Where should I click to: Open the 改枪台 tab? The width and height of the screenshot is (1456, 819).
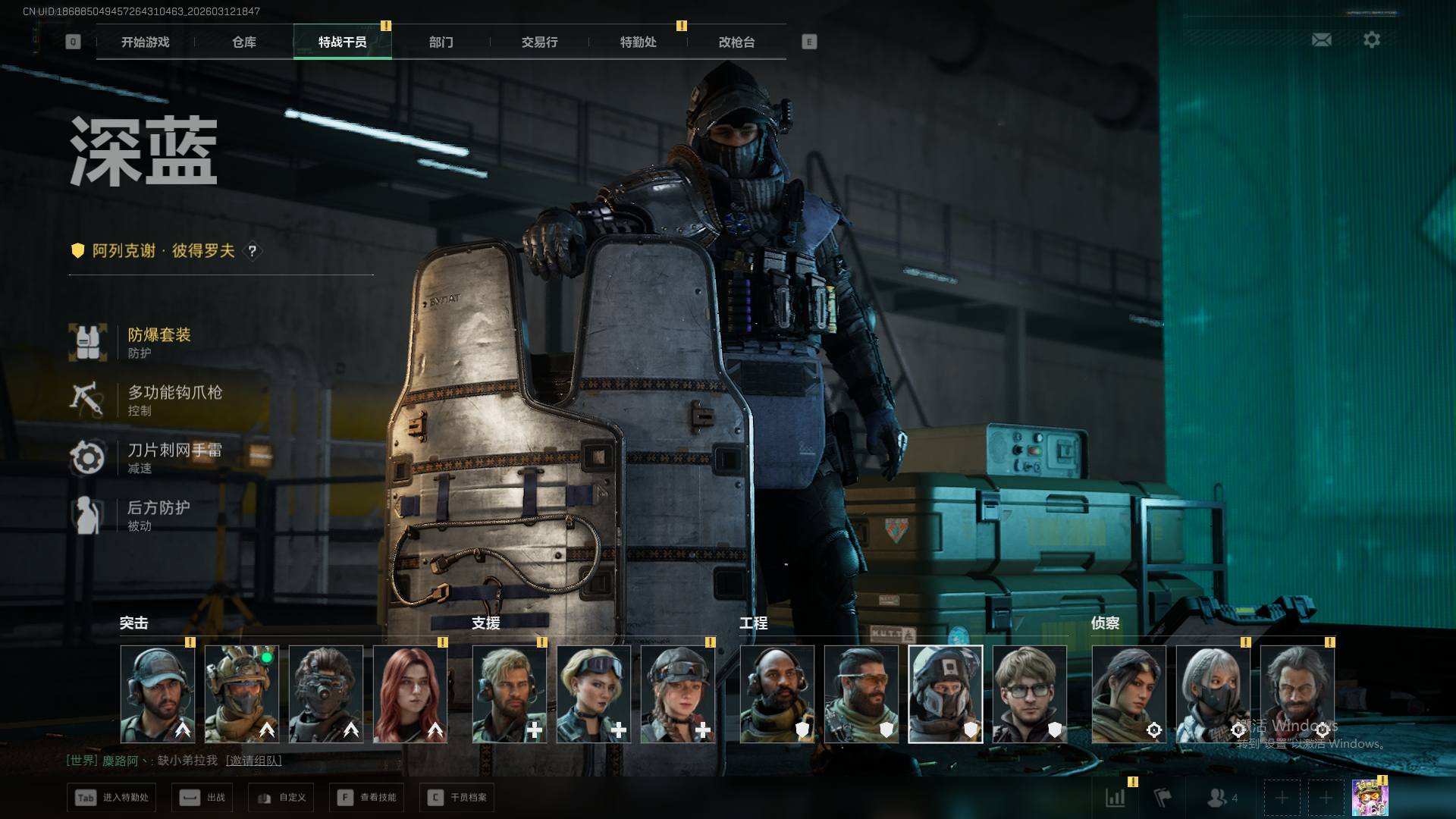coord(736,42)
